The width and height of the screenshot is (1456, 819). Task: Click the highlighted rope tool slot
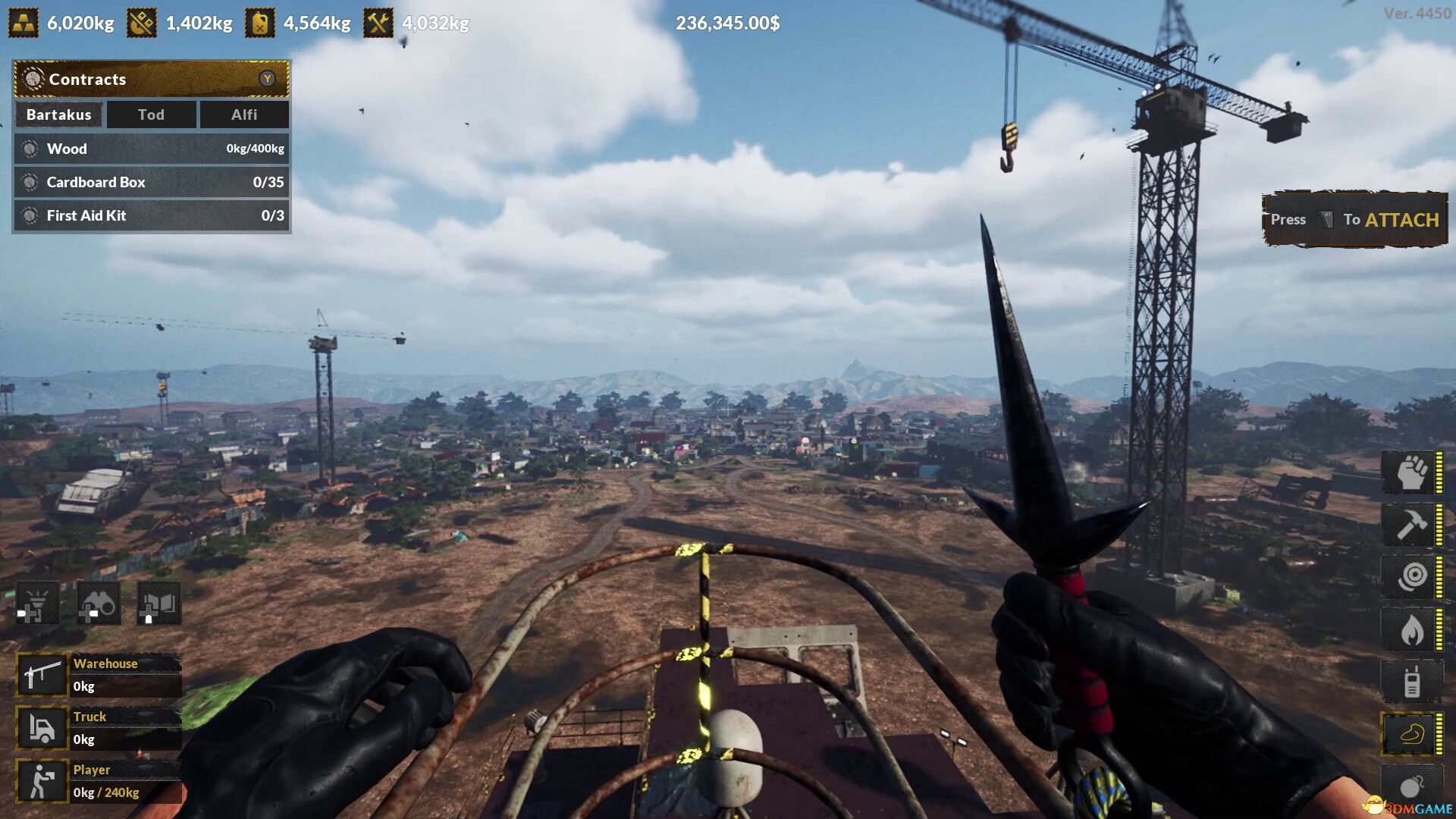pyautogui.click(x=1410, y=733)
